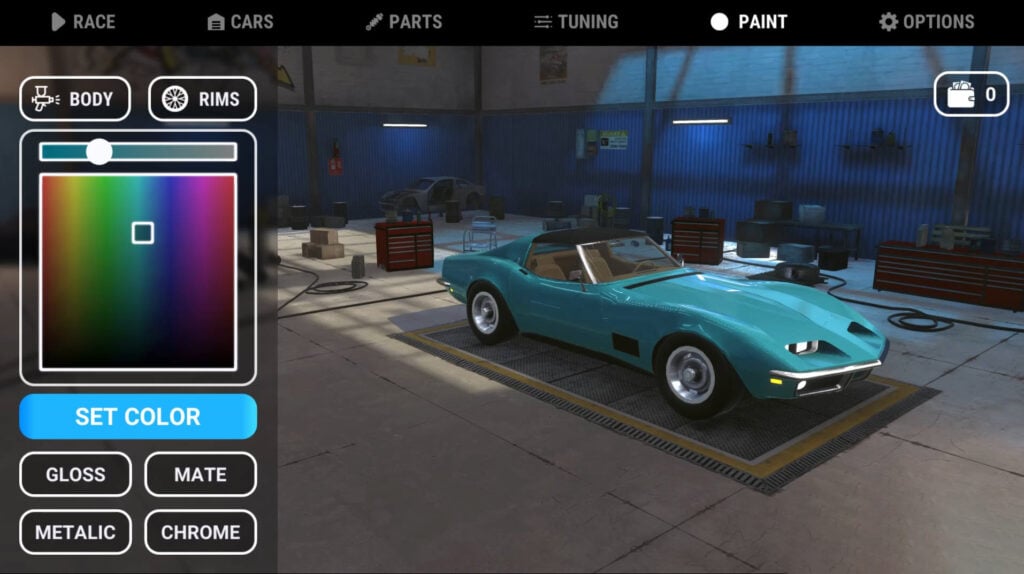This screenshot has width=1024, height=574.
Task: Open the wallet cash counter
Action: pos(971,95)
